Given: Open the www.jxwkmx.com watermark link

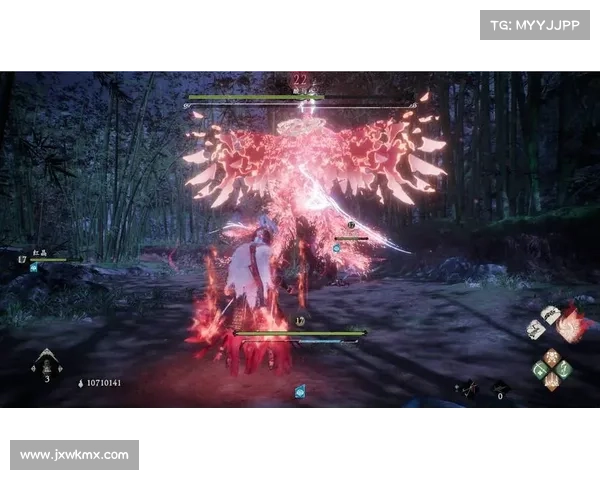Looking at the screenshot, I should click(75, 455).
